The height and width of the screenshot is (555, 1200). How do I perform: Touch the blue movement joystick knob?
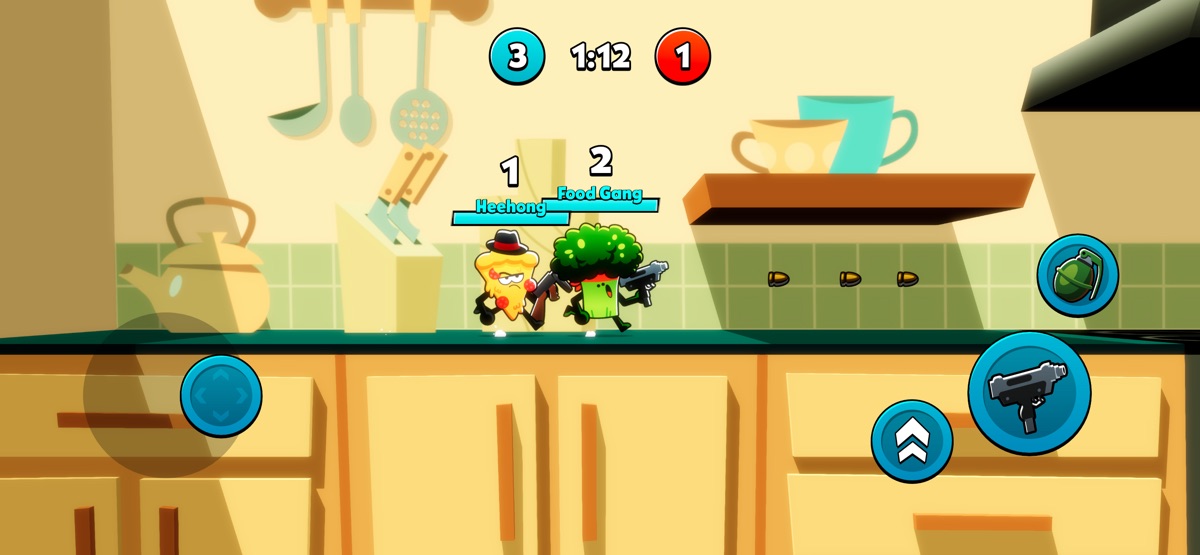pos(221,395)
